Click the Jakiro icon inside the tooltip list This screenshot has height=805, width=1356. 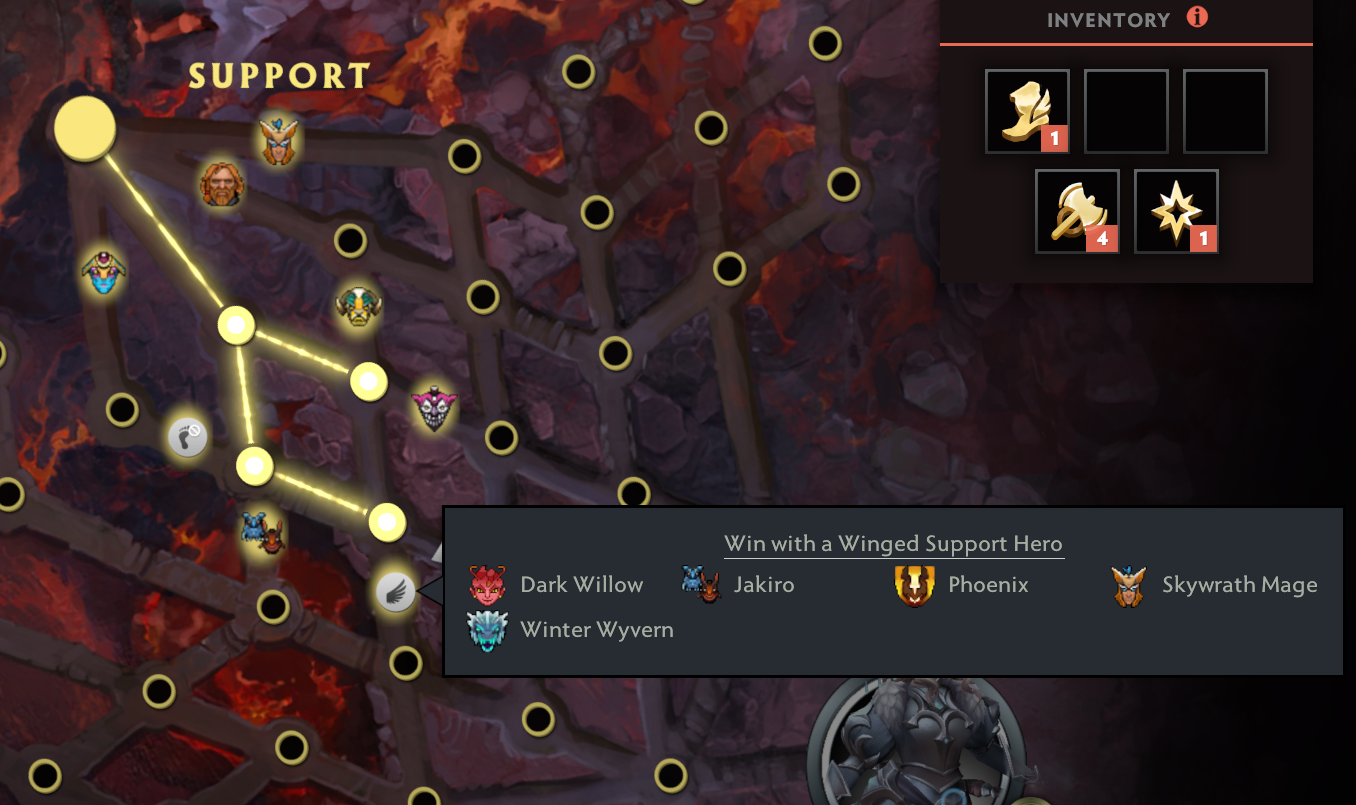click(703, 584)
